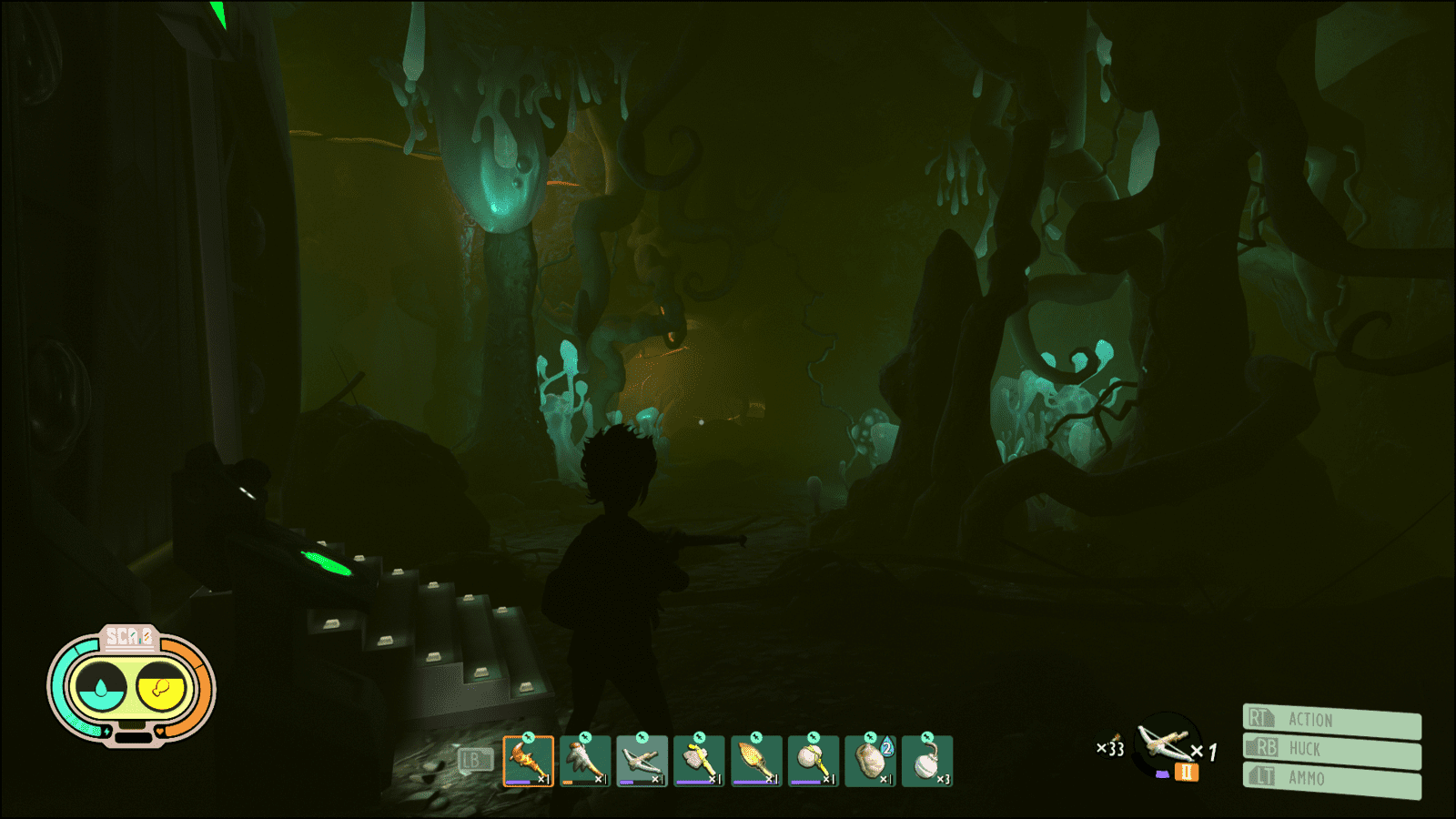This screenshot has height=819, width=1456.
Task: Equip the axe from the hotbar
Action: click(x=699, y=761)
